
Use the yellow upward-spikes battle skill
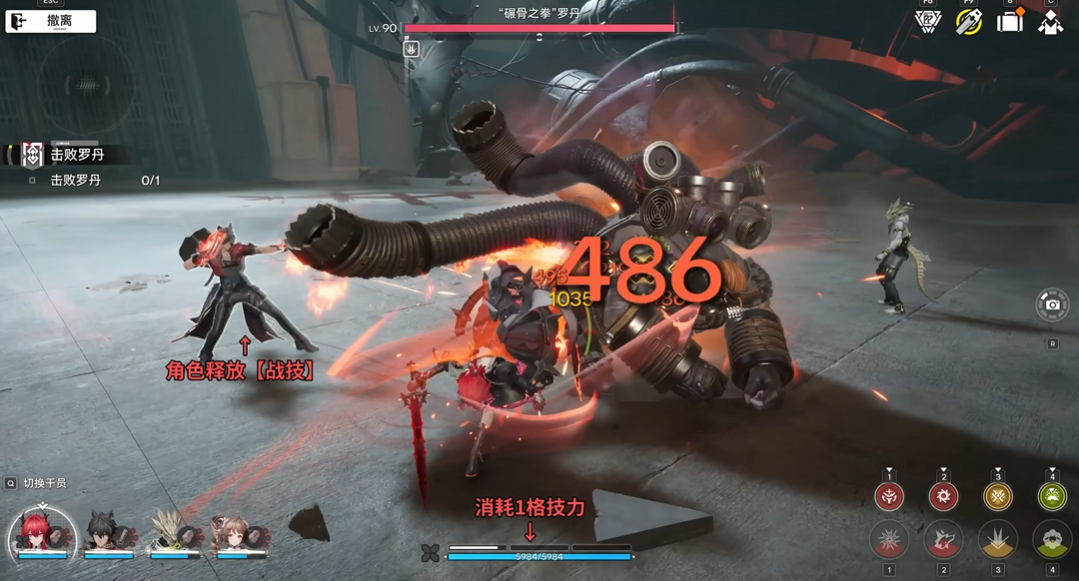pos(997,540)
